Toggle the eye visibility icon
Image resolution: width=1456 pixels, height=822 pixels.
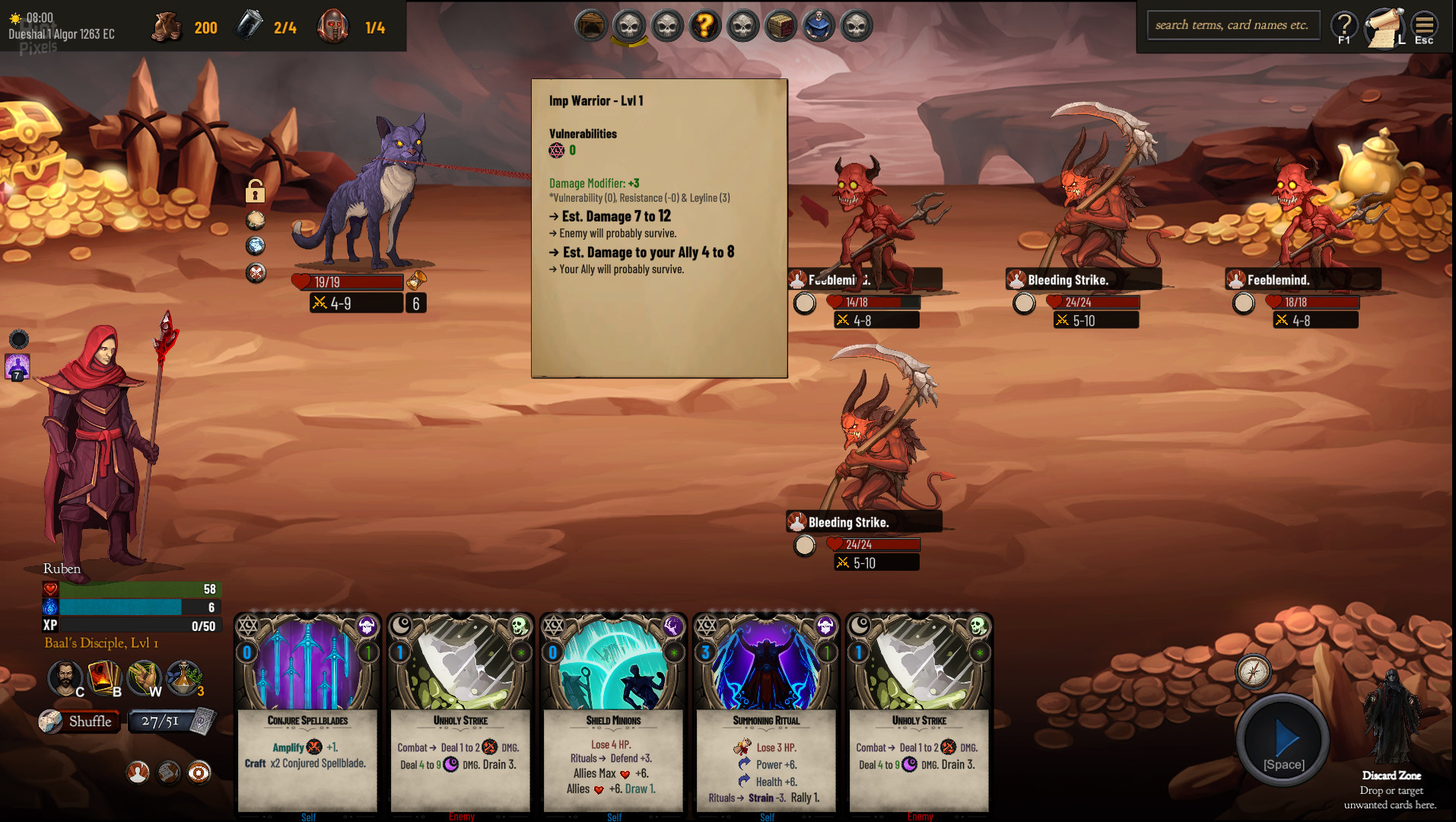(x=199, y=773)
